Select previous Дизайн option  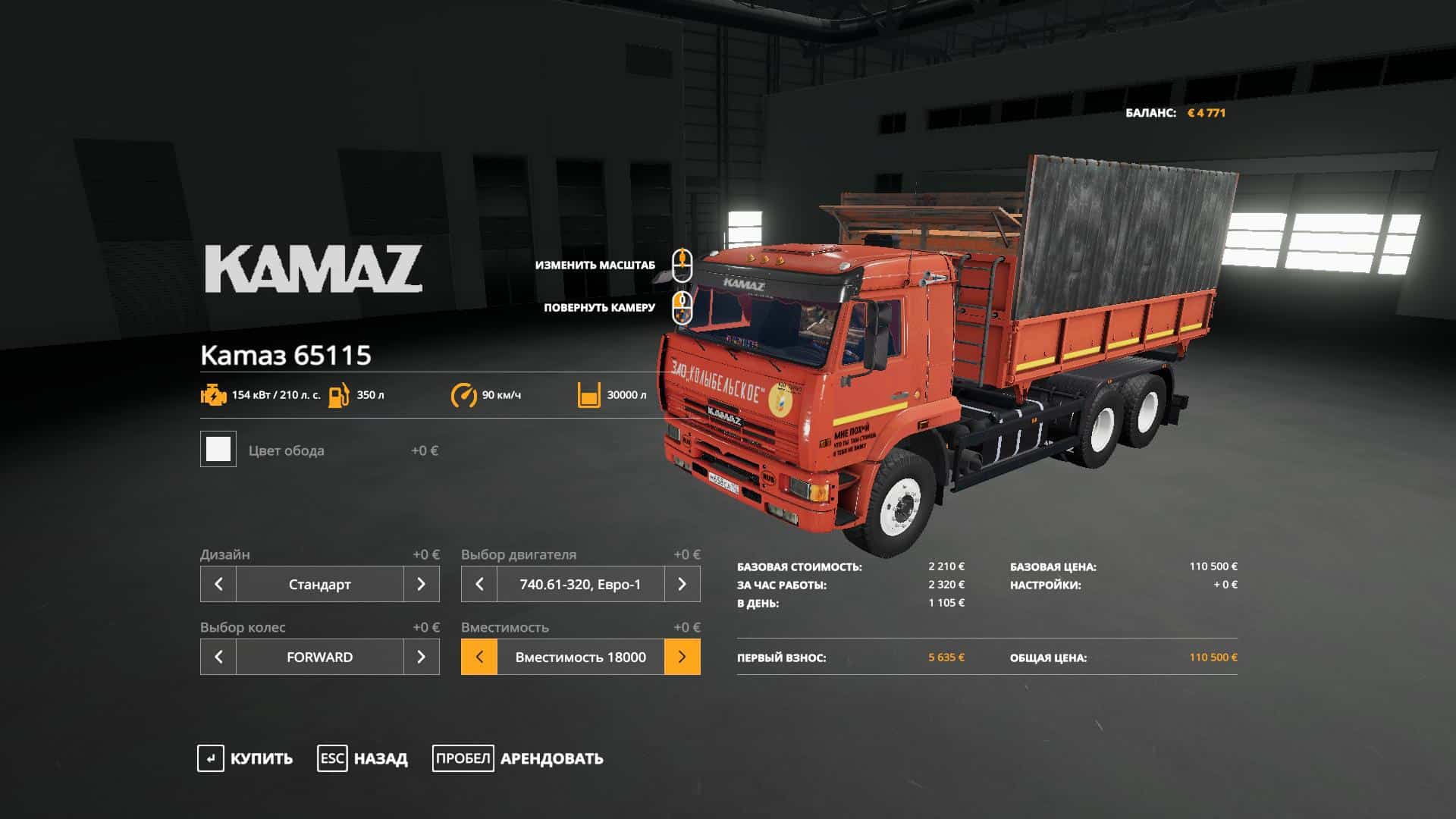(x=218, y=584)
